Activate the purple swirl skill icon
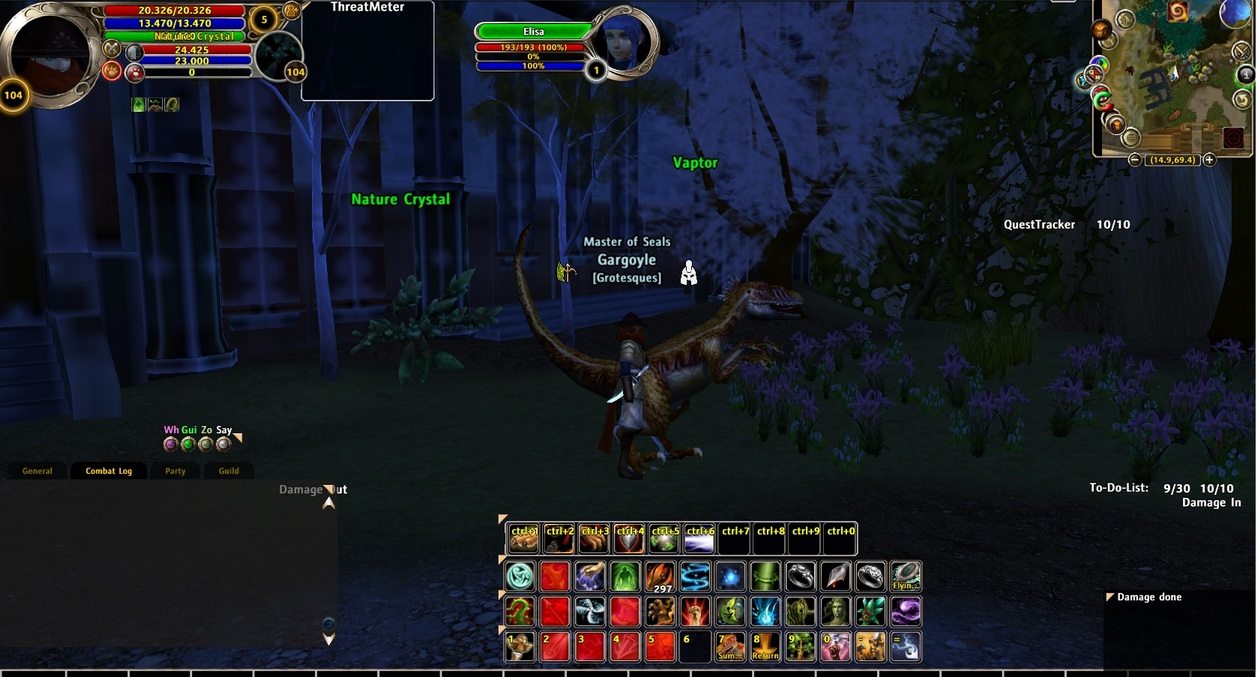1258x677 pixels. coord(905,612)
